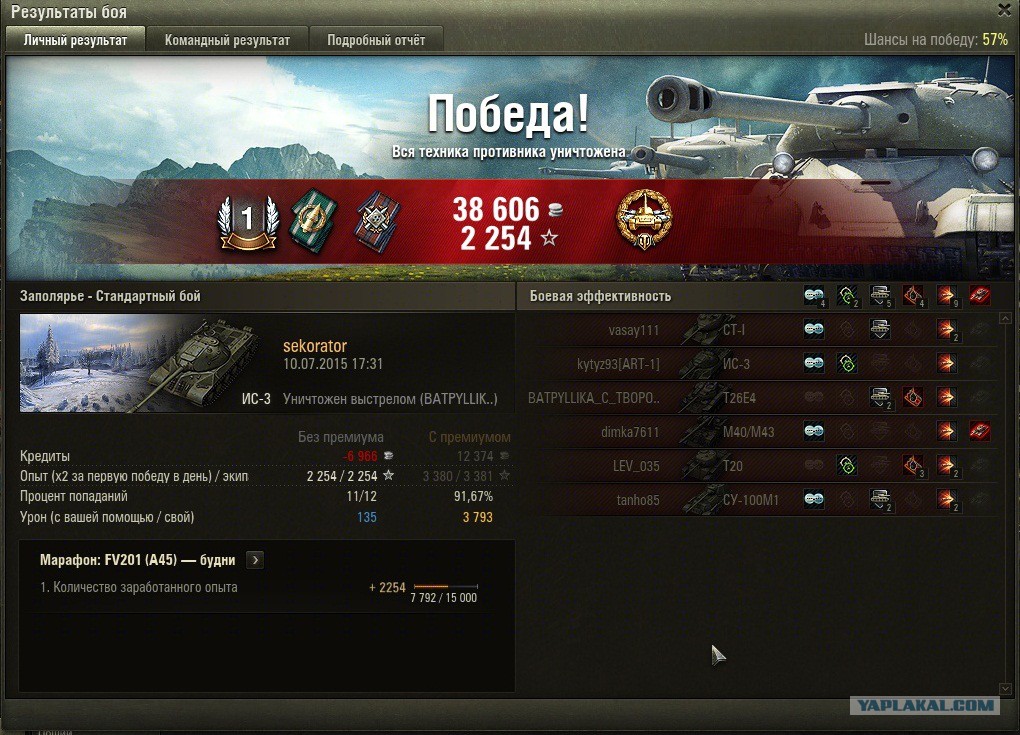This screenshot has height=735, width=1020.
Task: Inspect the green shield achievement badge
Action: tap(314, 220)
